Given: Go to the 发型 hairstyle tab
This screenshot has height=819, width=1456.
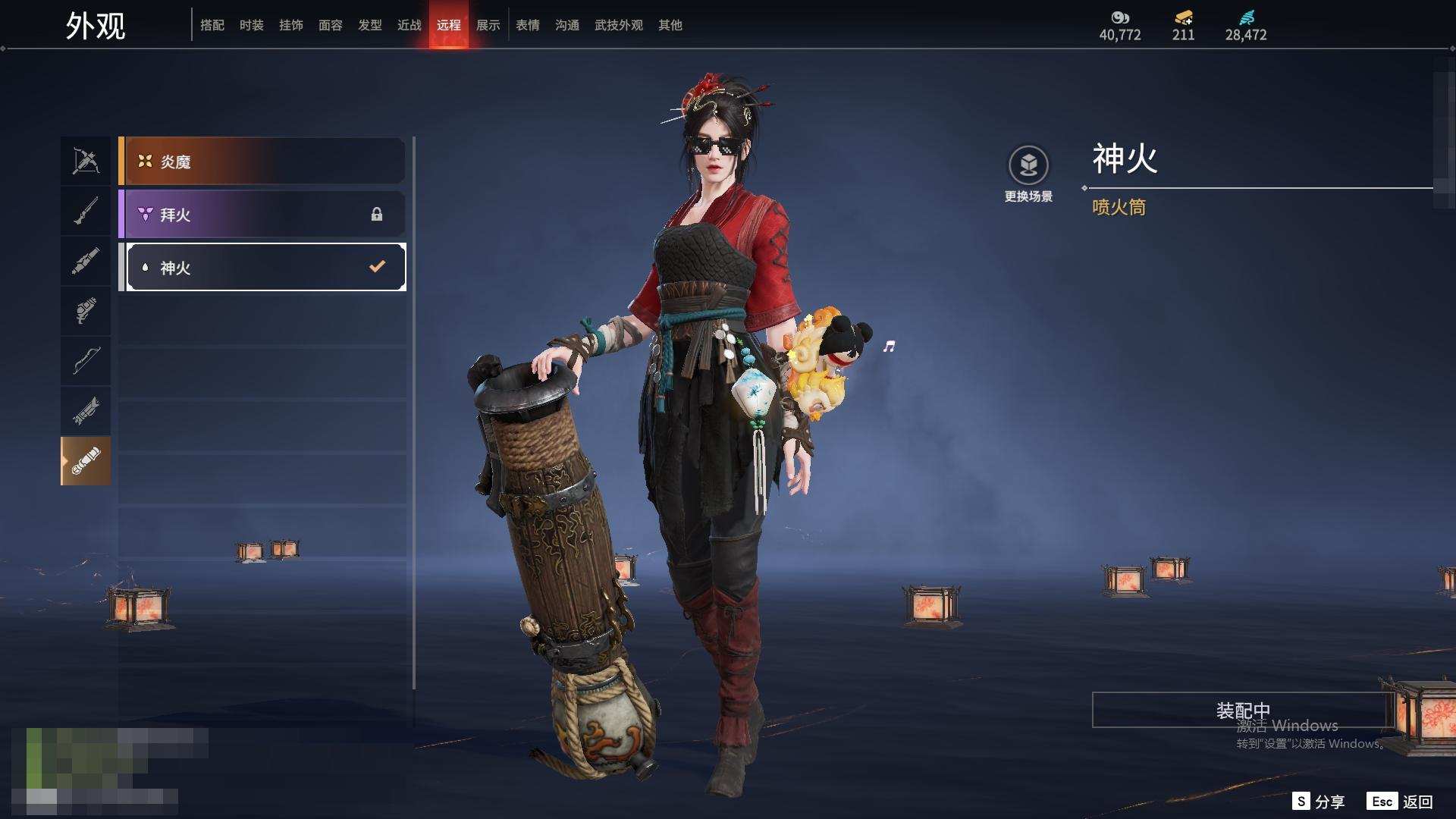Looking at the screenshot, I should [x=370, y=25].
